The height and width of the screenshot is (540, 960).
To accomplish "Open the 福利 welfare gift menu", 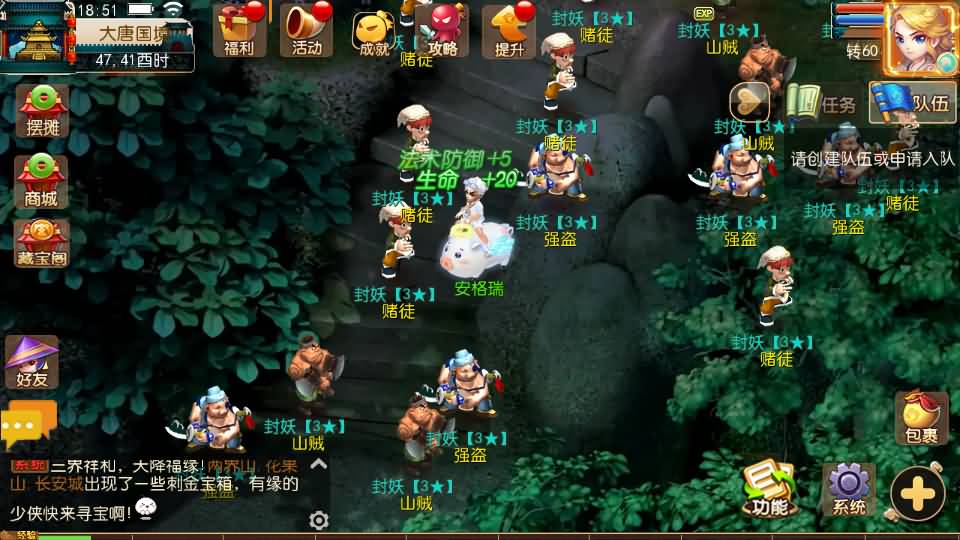I will click(239, 30).
